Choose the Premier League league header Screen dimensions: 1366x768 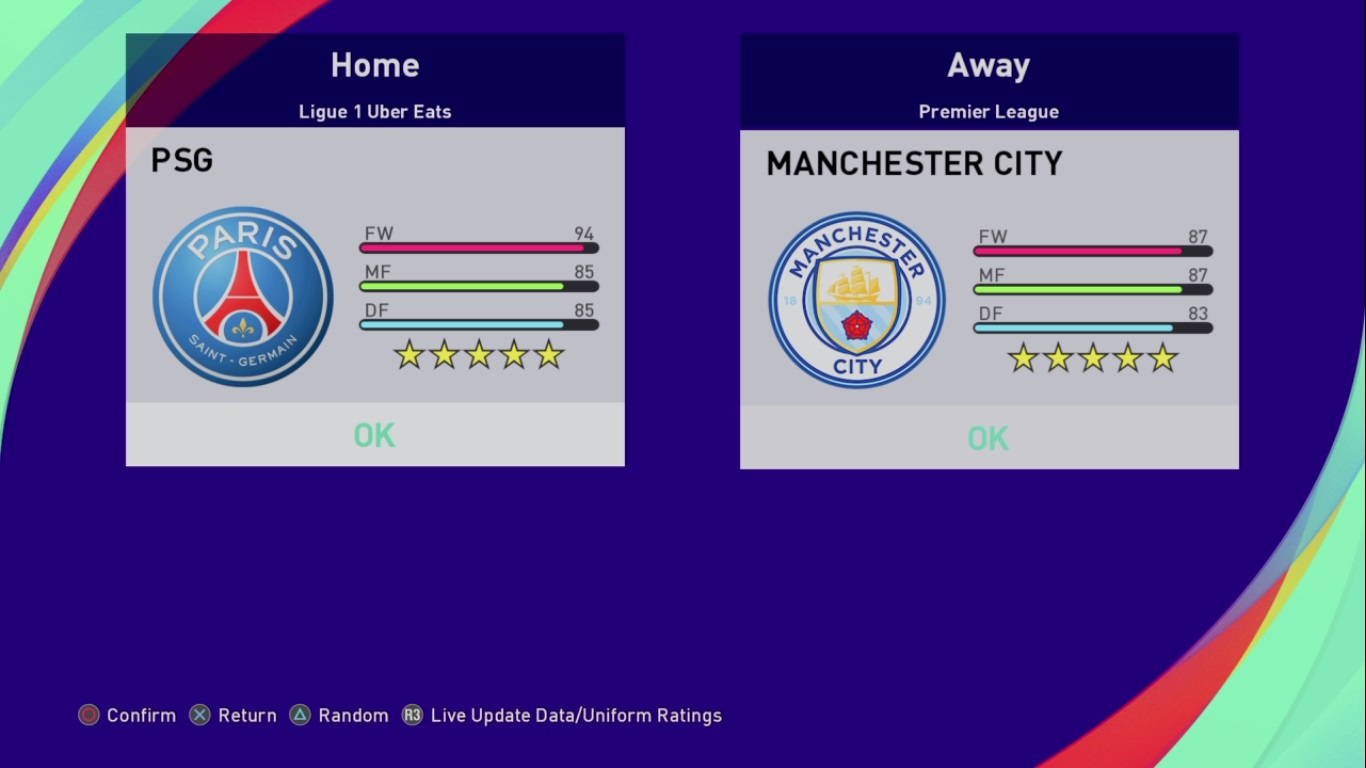coord(989,112)
